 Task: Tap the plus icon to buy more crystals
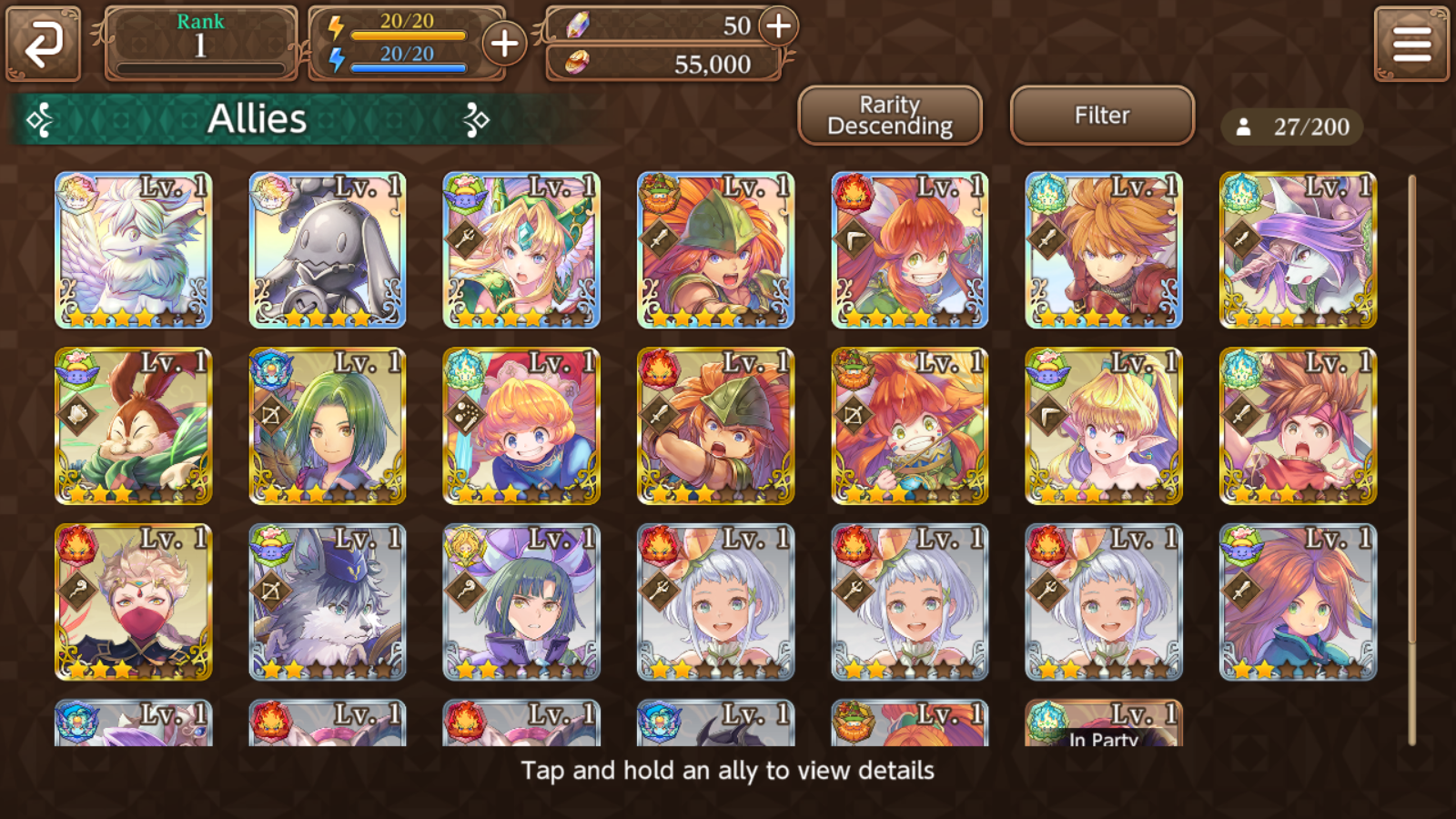[778, 27]
